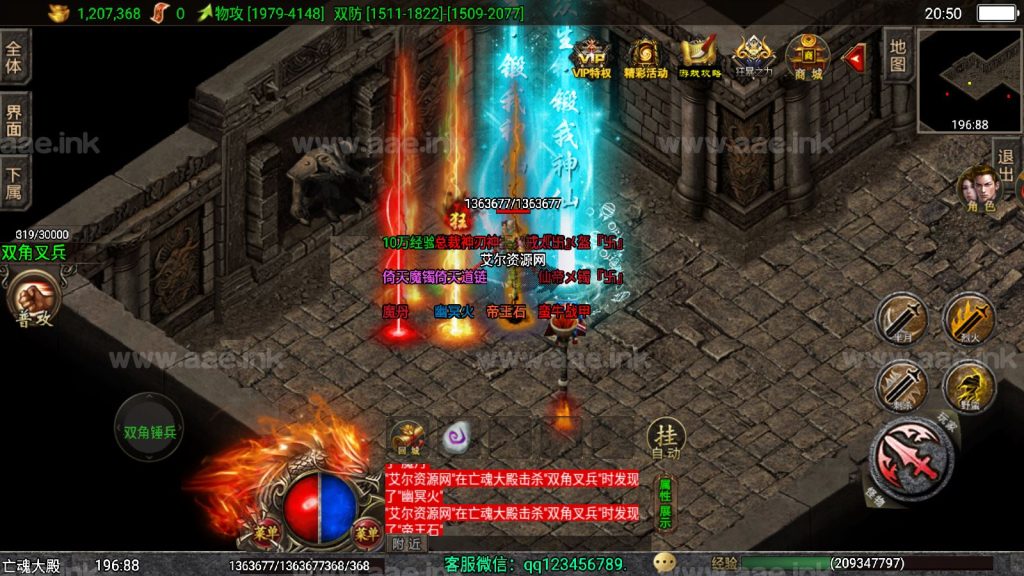Use the 回城 town return scroll slot
The height and width of the screenshot is (576, 1024).
(406, 437)
